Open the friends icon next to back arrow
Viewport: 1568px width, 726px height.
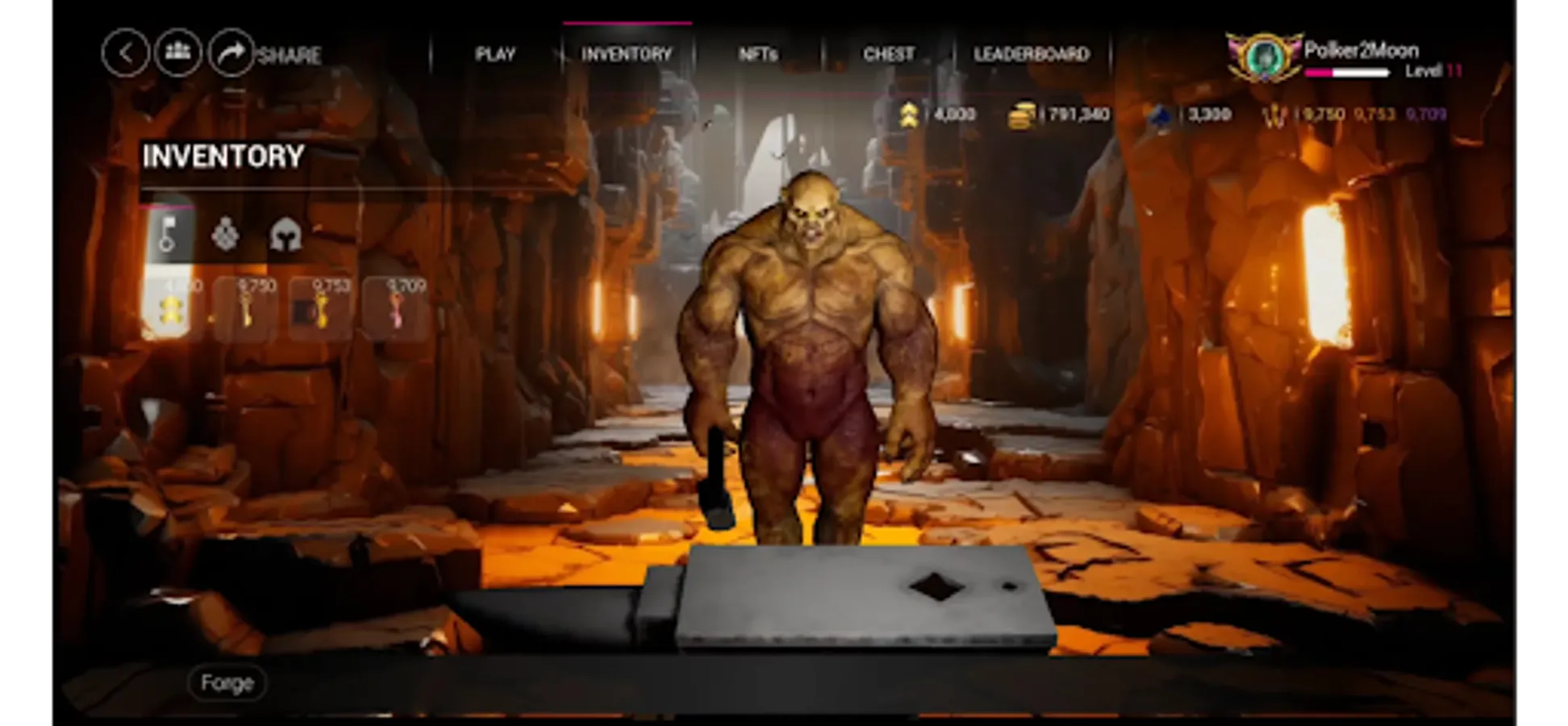coord(178,53)
